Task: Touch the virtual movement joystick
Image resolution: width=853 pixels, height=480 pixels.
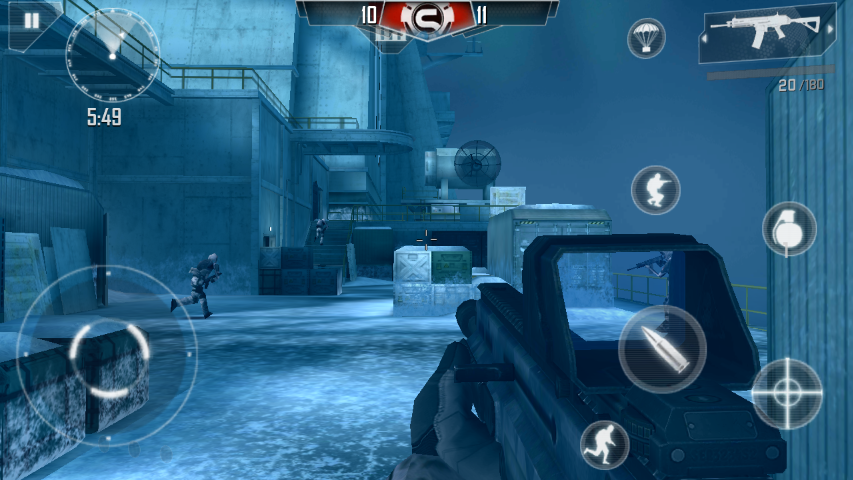Action: 108,355
